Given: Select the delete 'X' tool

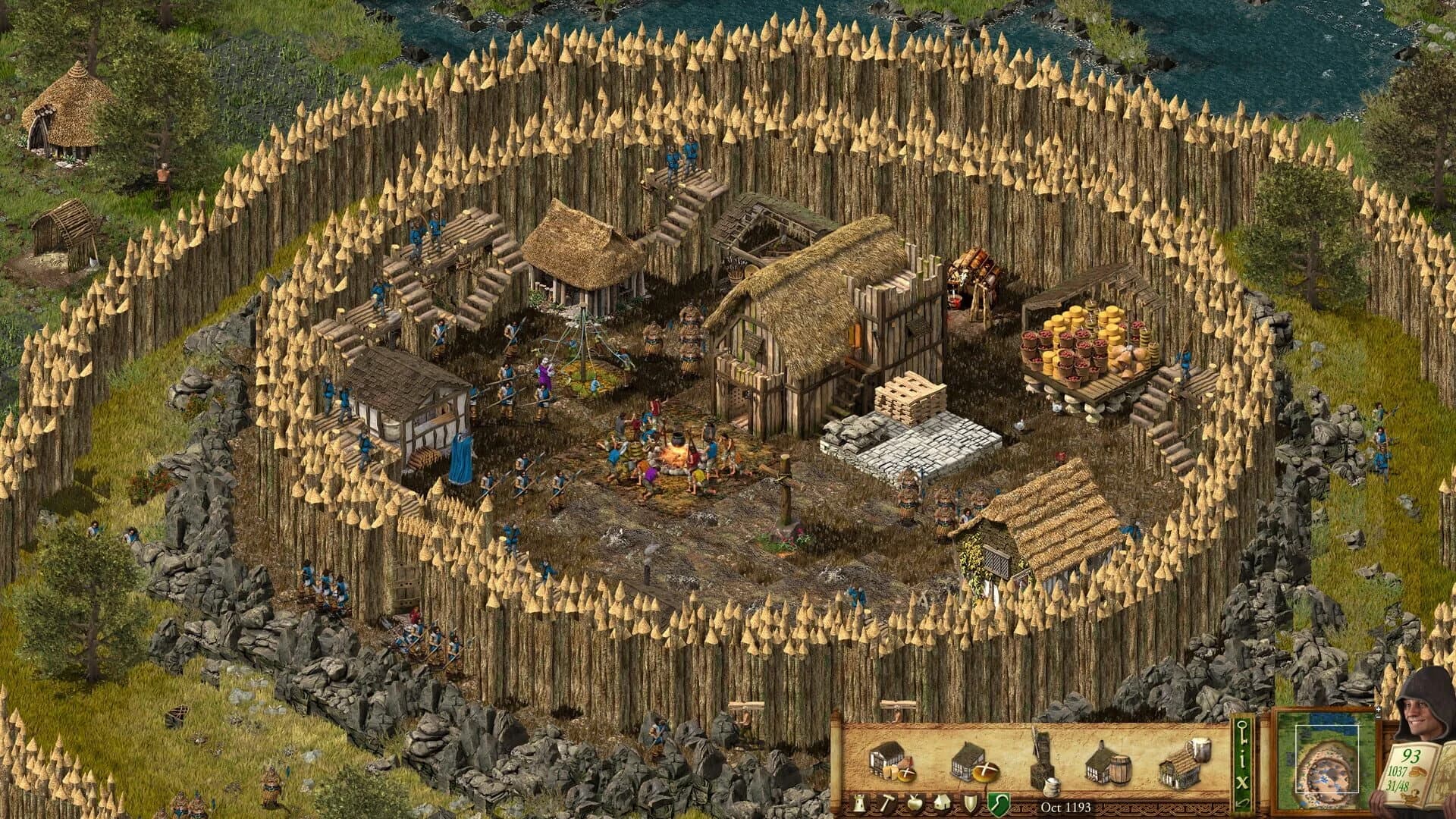Looking at the screenshot, I should coord(1243,781).
